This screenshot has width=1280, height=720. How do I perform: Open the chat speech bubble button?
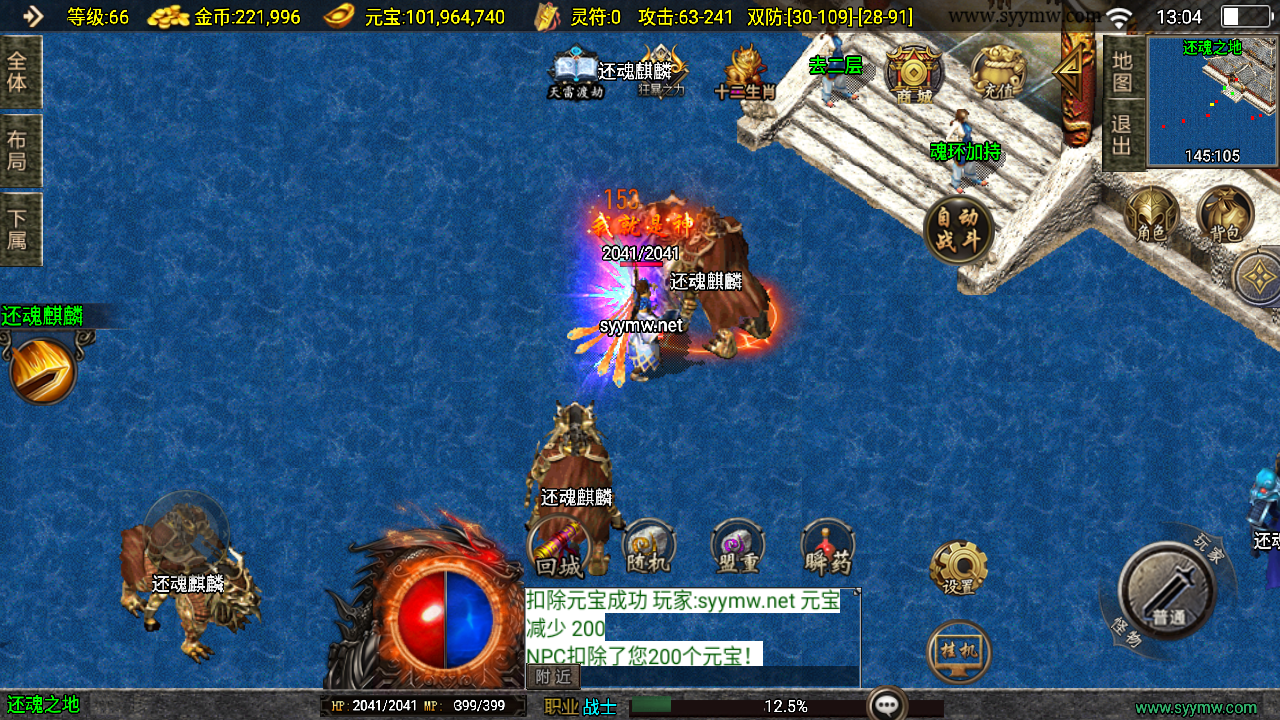pos(886,704)
